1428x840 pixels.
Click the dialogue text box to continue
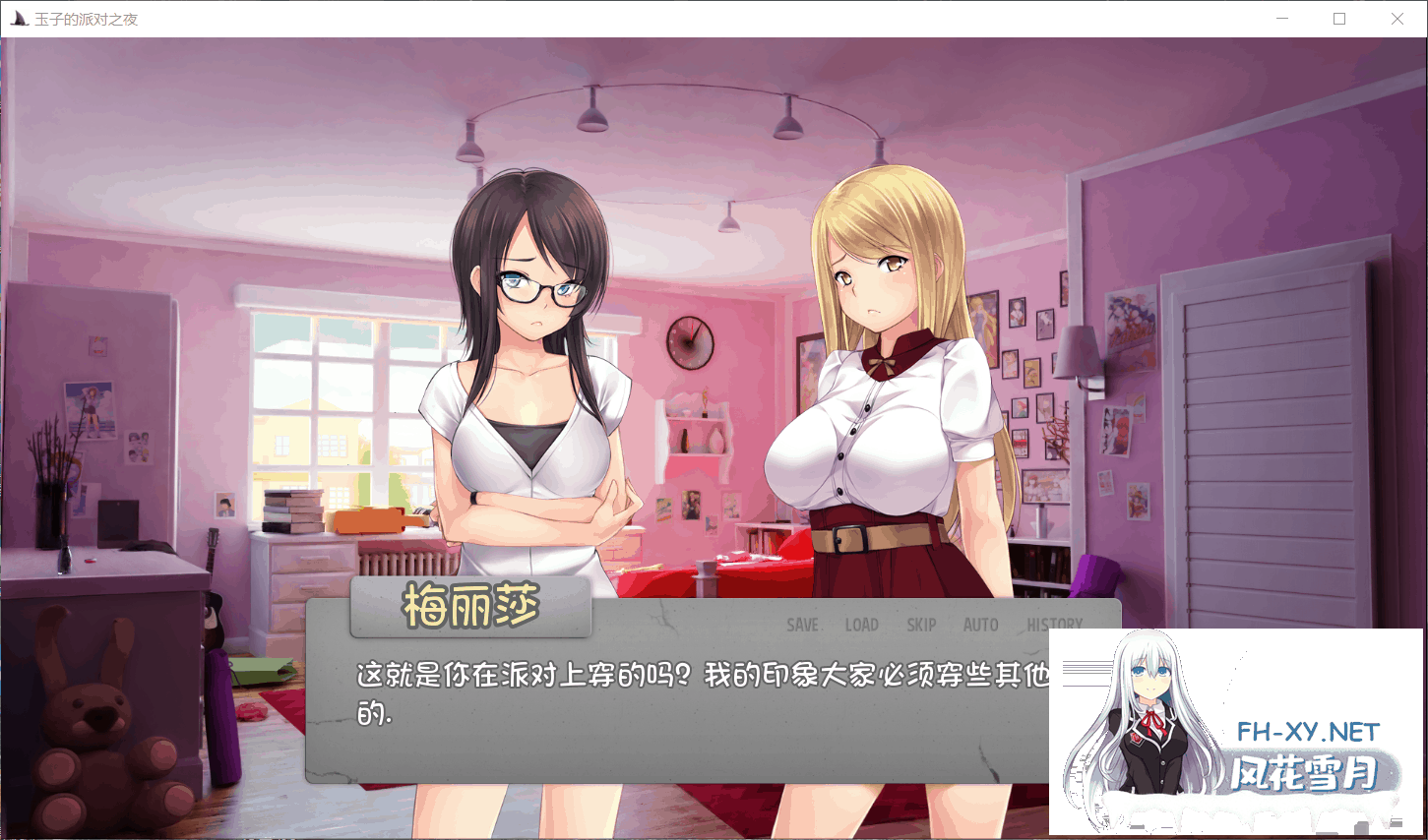coord(679,728)
